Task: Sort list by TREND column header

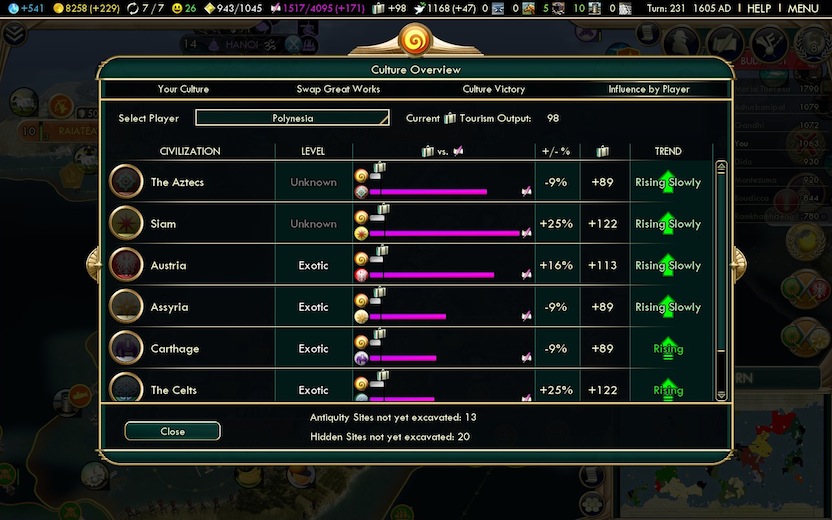Action: point(668,151)
